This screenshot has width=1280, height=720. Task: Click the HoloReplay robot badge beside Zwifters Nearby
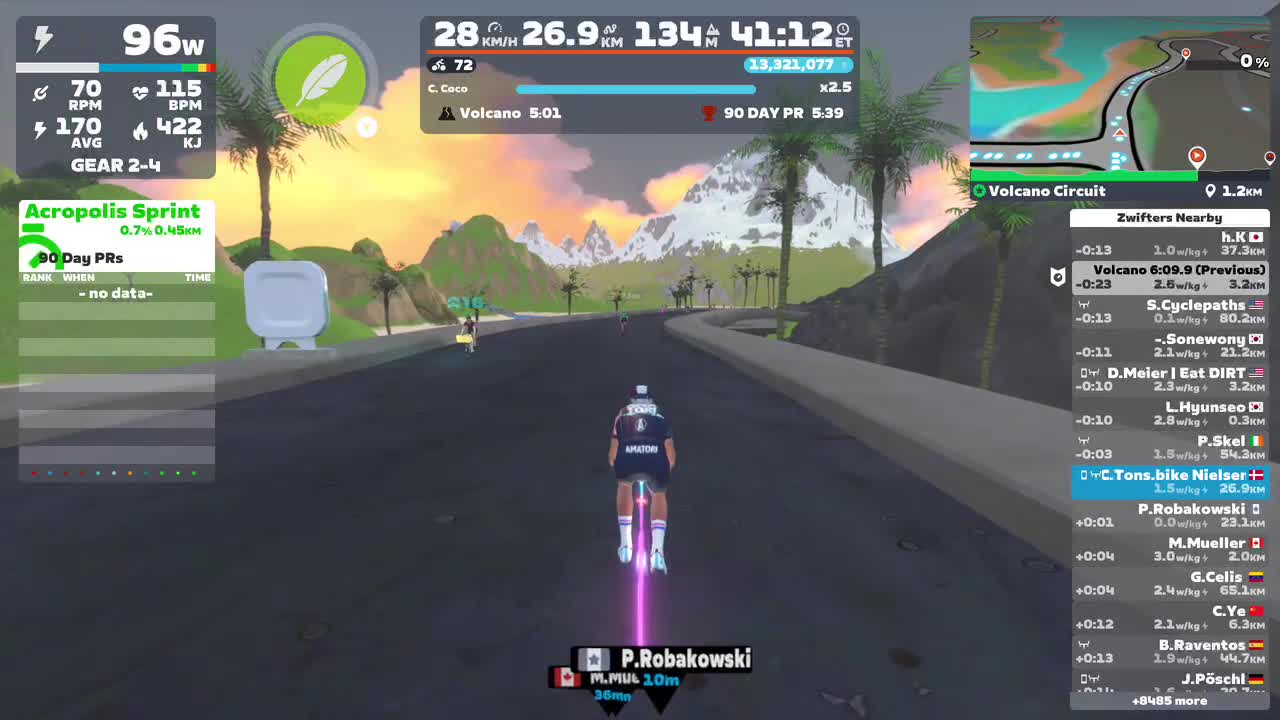1058,277
